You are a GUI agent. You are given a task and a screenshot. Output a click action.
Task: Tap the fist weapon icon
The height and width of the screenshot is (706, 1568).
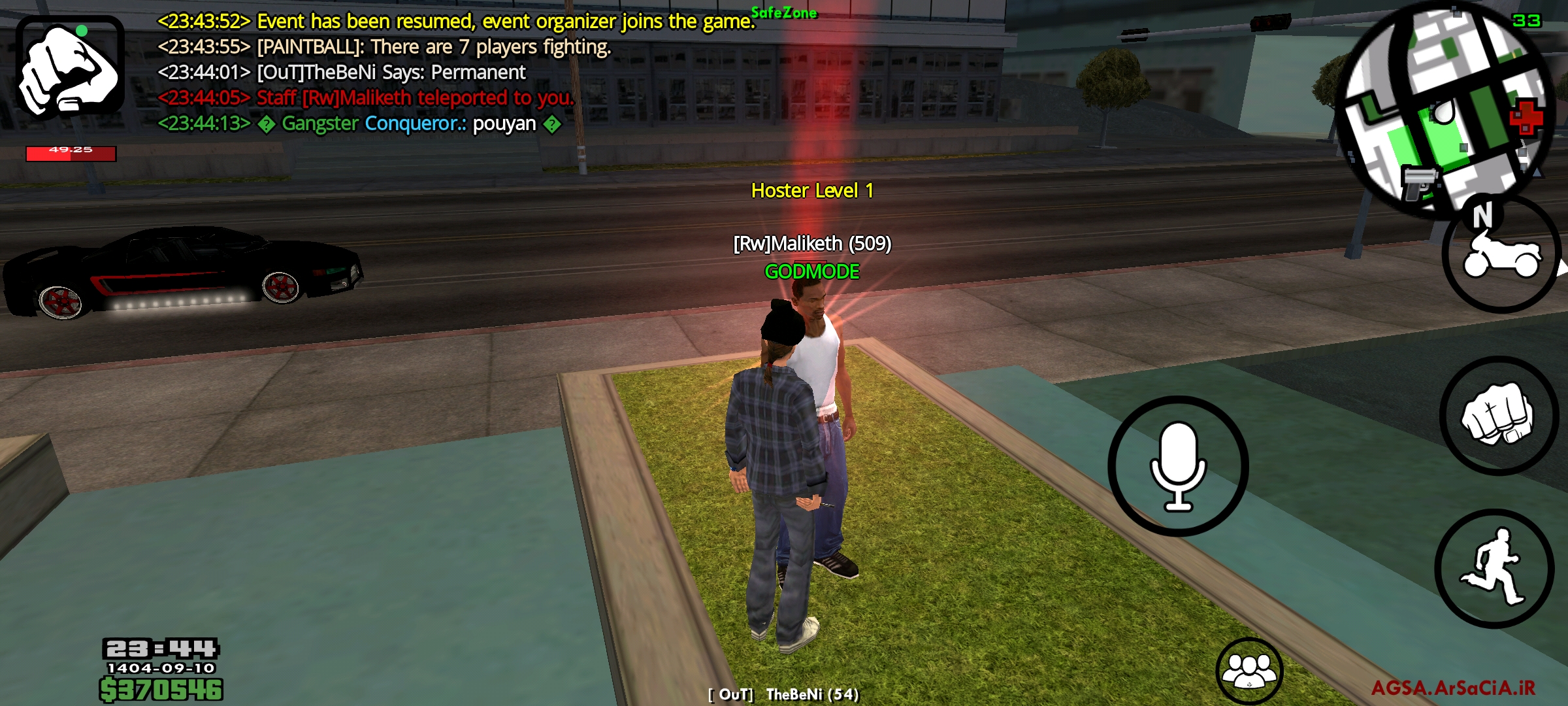coord(70,68)
